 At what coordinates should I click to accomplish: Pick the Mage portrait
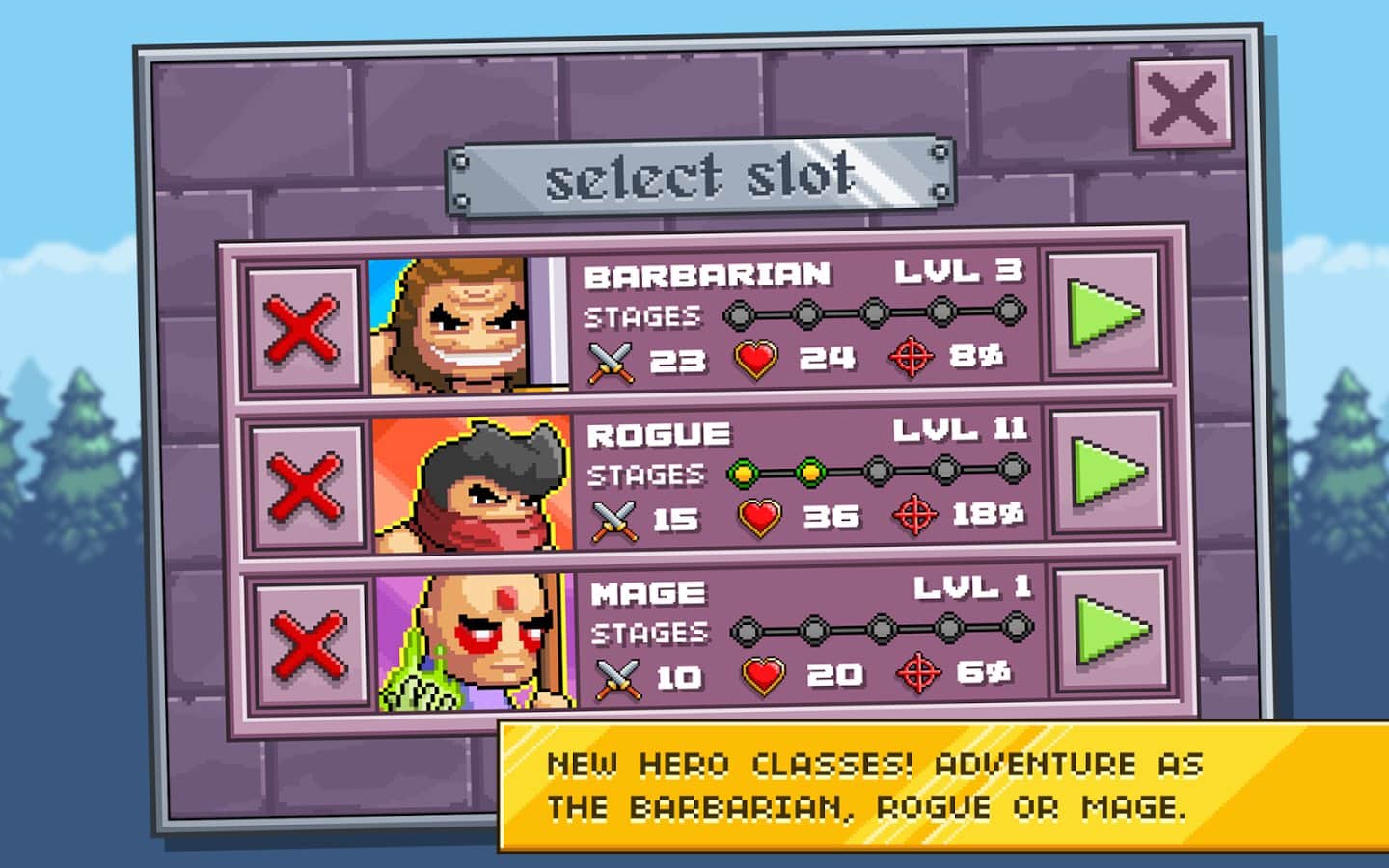click(477, 642)
